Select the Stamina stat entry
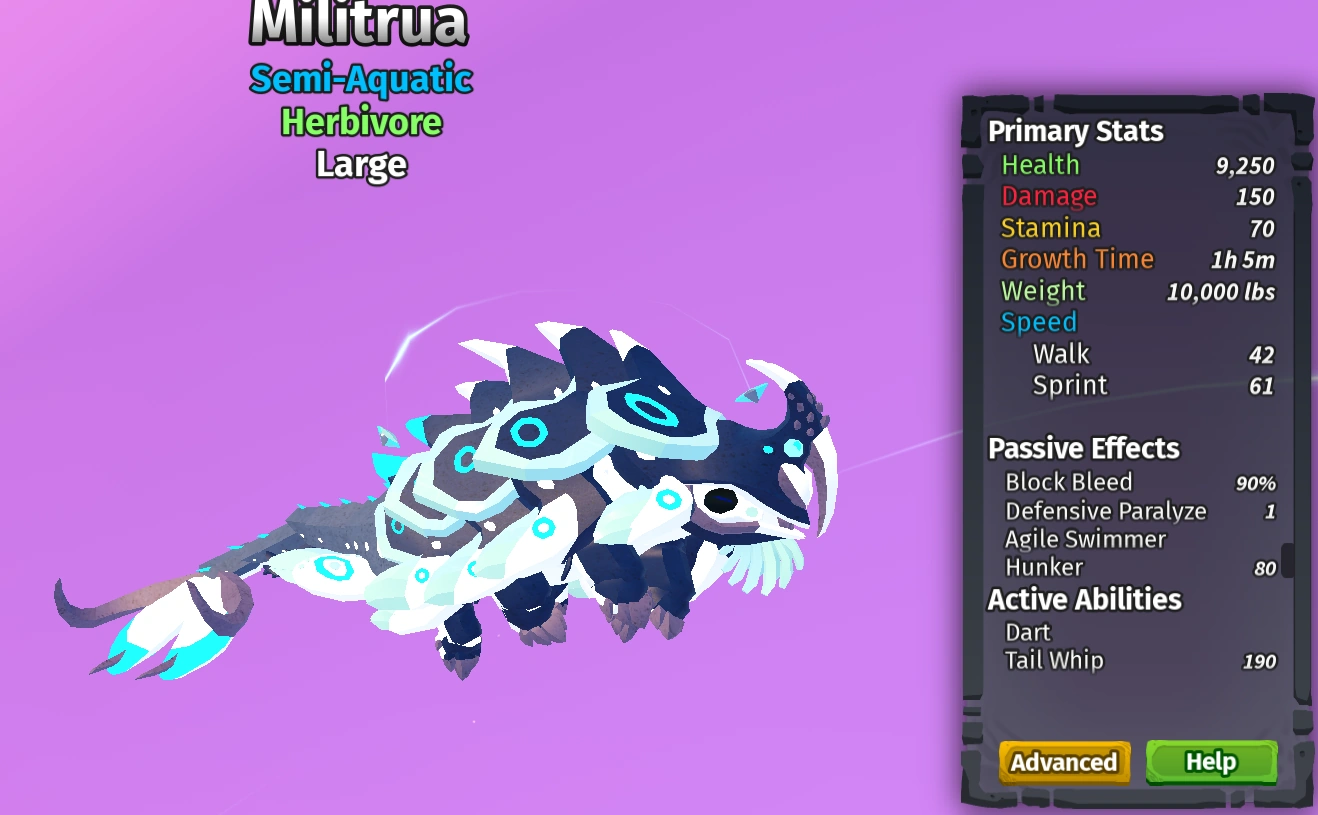 point(1051,228)
